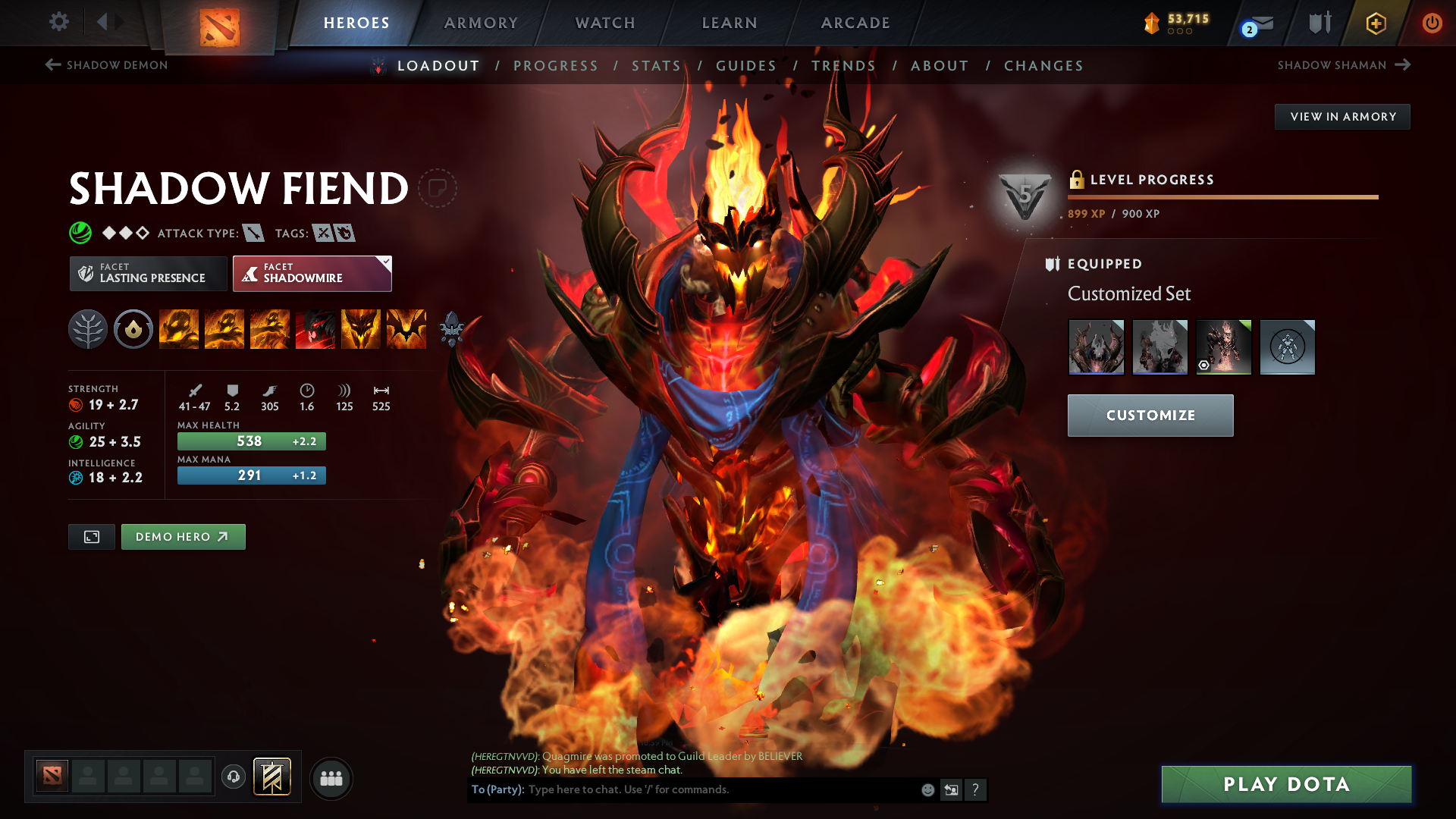View the innate facet ability icon
Viewport: 1456px width, 819px height.
click(133, 329)
